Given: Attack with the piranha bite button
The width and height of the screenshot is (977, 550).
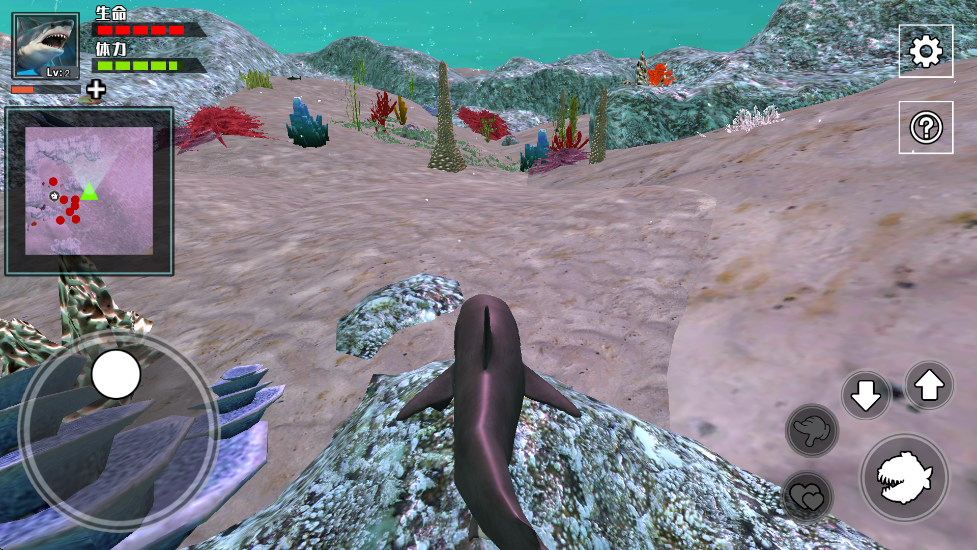Looking at the screenshot, I should pyautogui.click(x=904, y=477).
